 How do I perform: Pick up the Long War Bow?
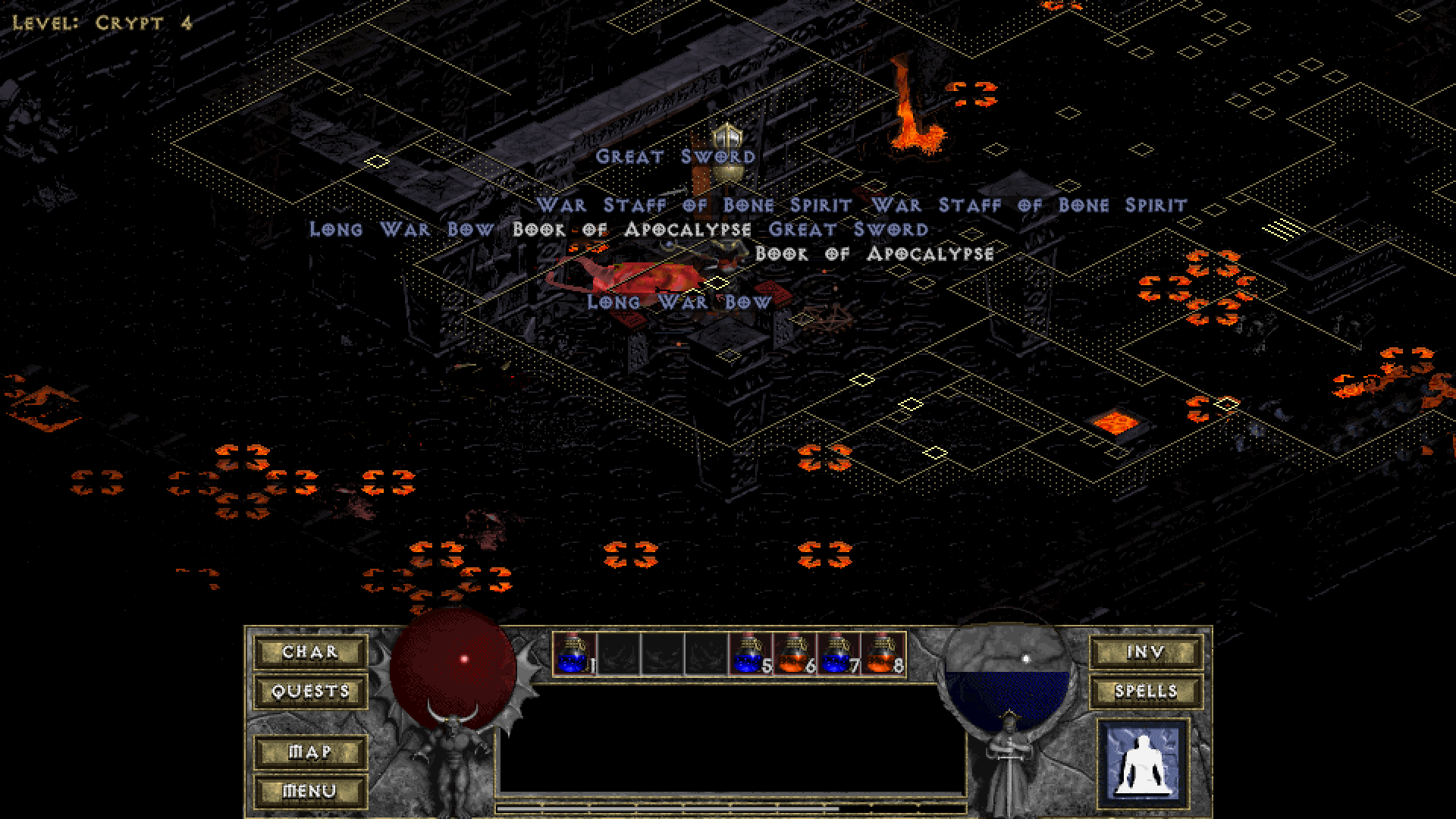tap(679, 301)
